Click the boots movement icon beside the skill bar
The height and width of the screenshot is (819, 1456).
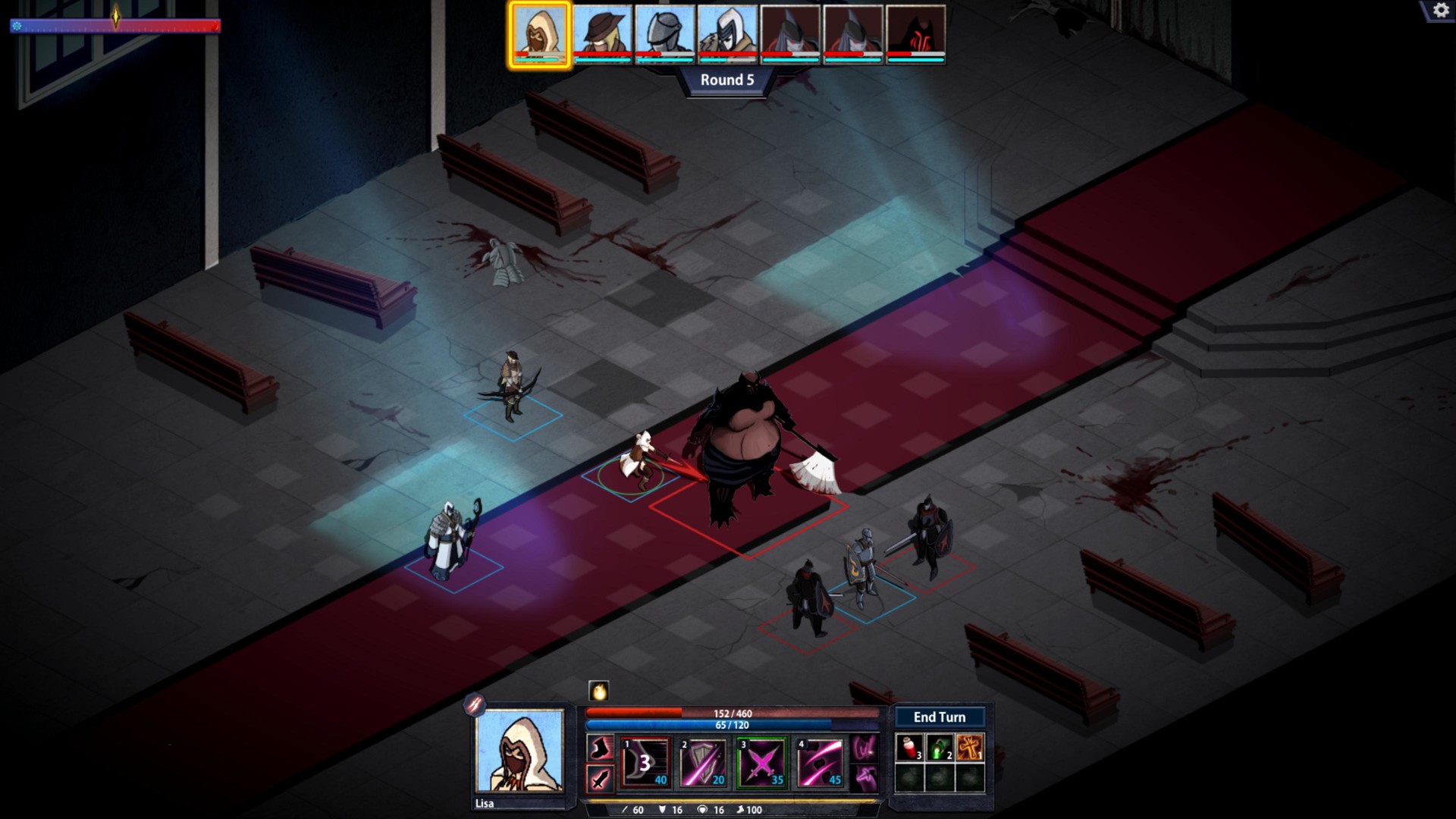(600, 748)
